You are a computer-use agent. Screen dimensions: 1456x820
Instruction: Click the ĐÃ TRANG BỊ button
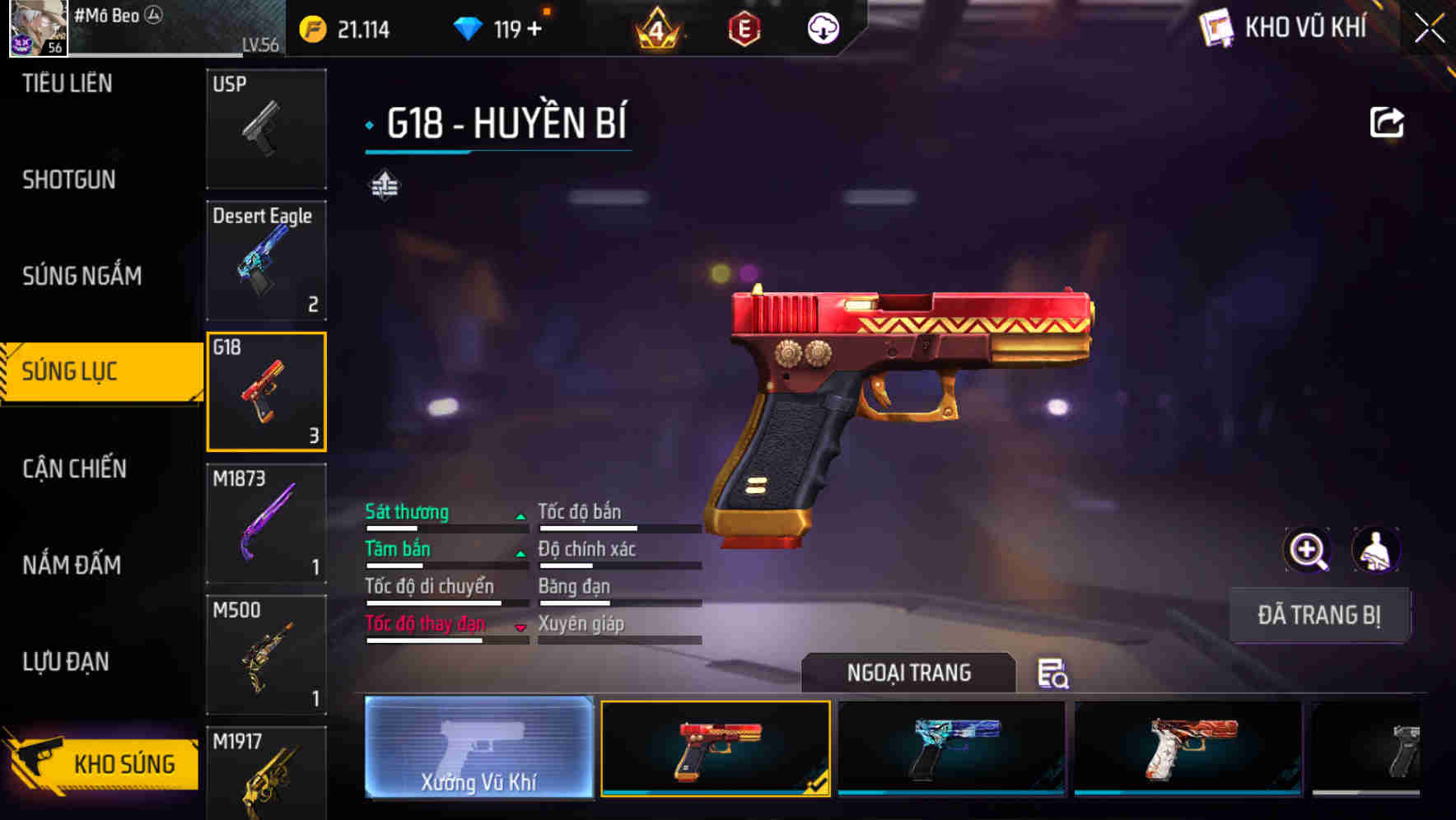click(x=1319, y=615)
